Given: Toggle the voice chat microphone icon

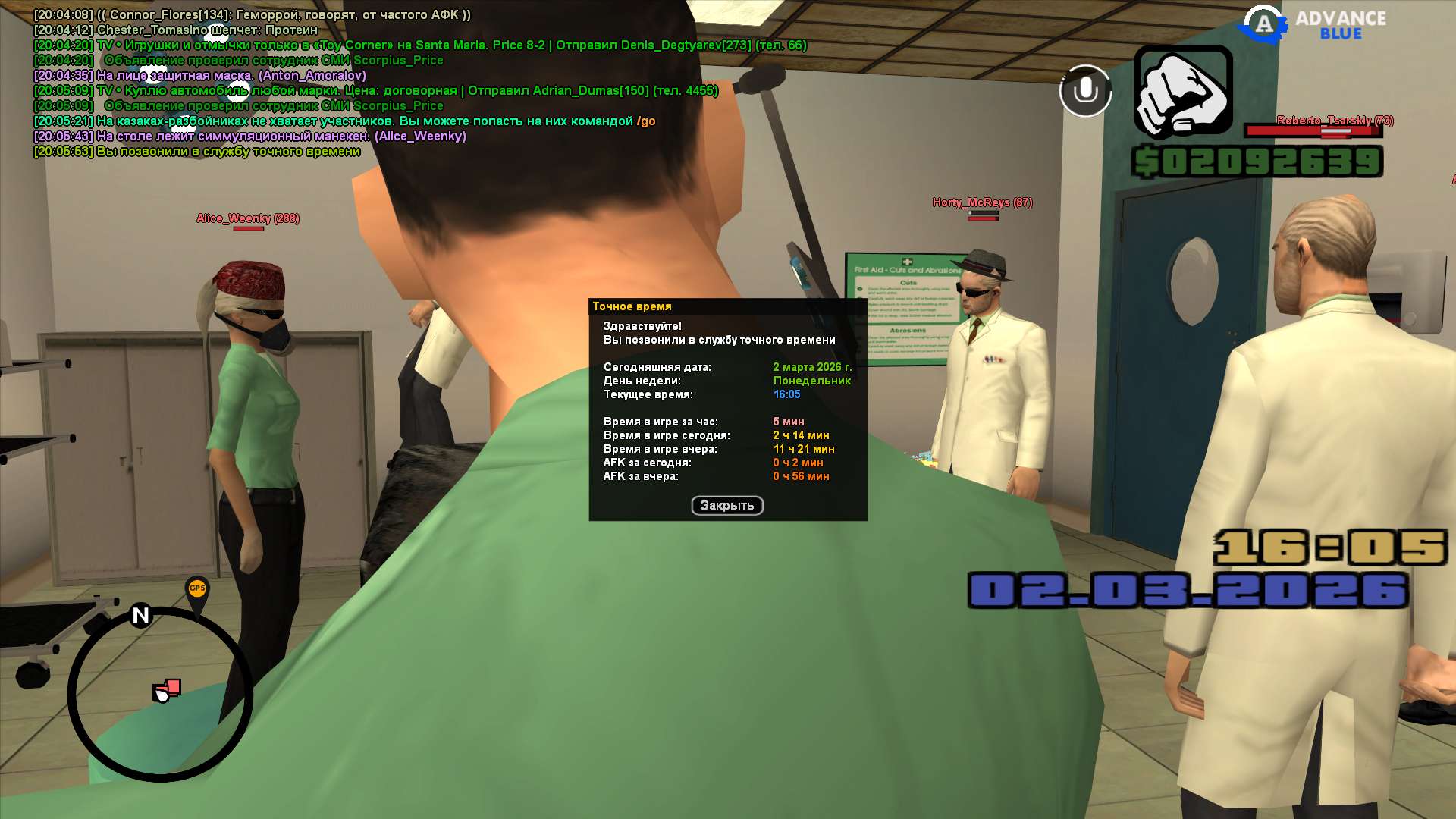Looking at the screenshot, I should pyautogui.click(x=1085, y=91).
